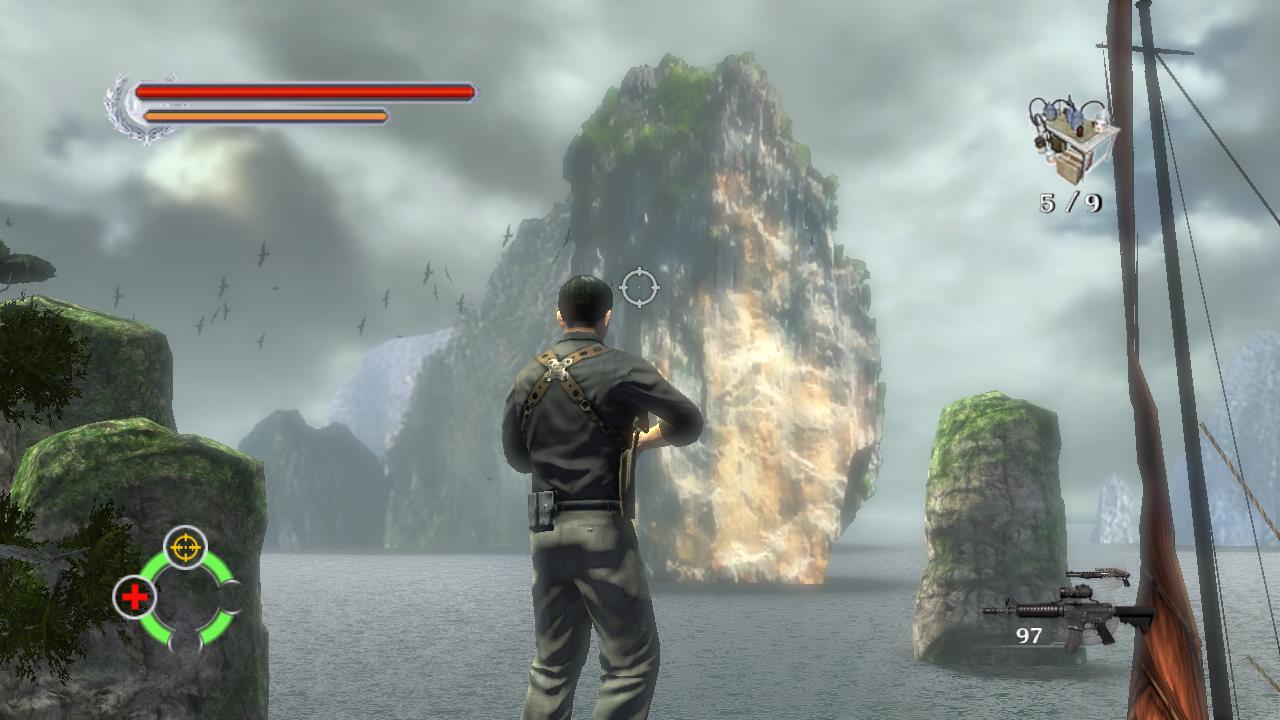Viewport: 1280px width, 720px height.
Task: Select the yellow crosshair ability icon
Action: click(x=185, y=547)
